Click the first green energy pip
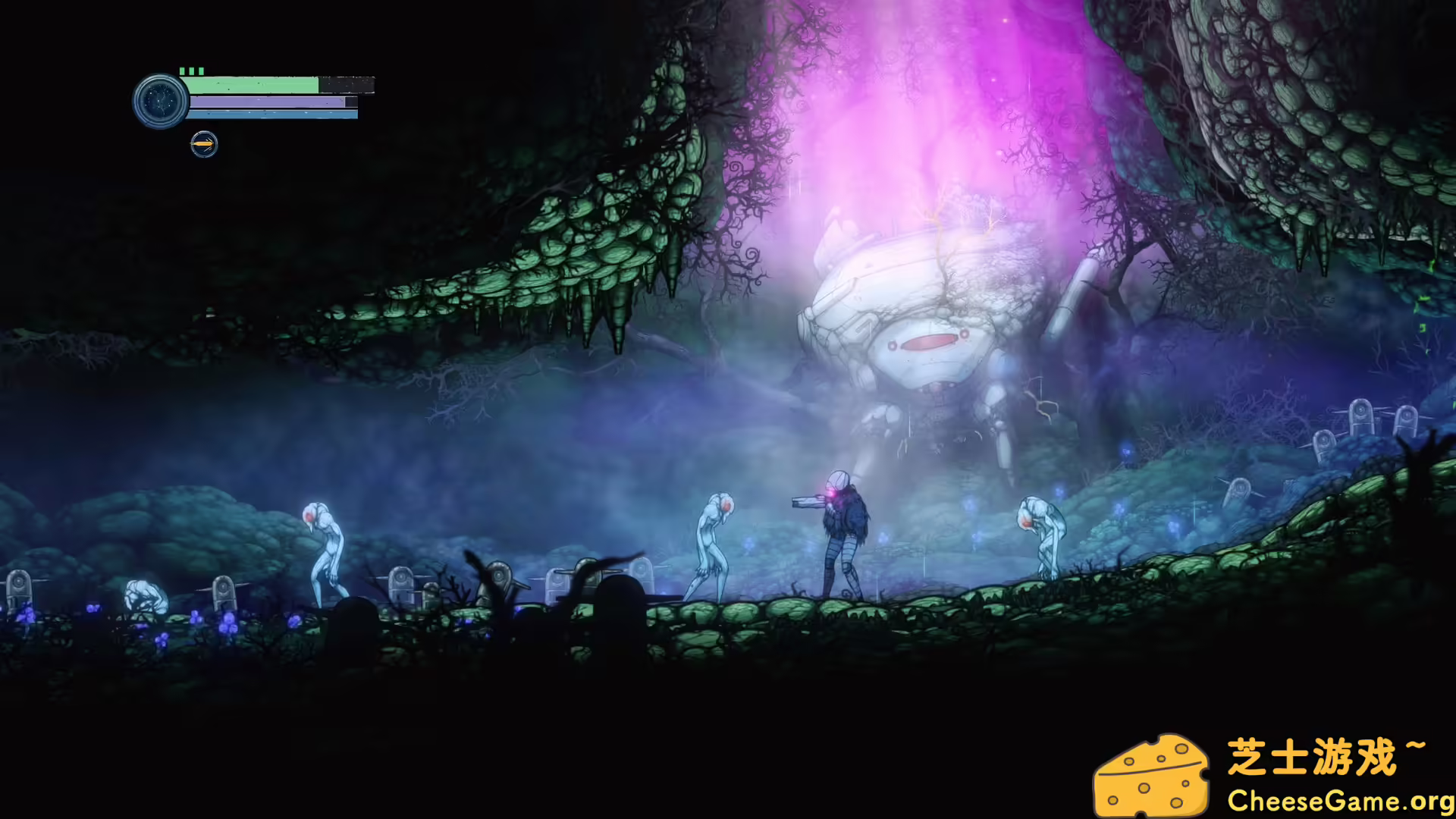The image size is (1456, 819). coord(181,71)
